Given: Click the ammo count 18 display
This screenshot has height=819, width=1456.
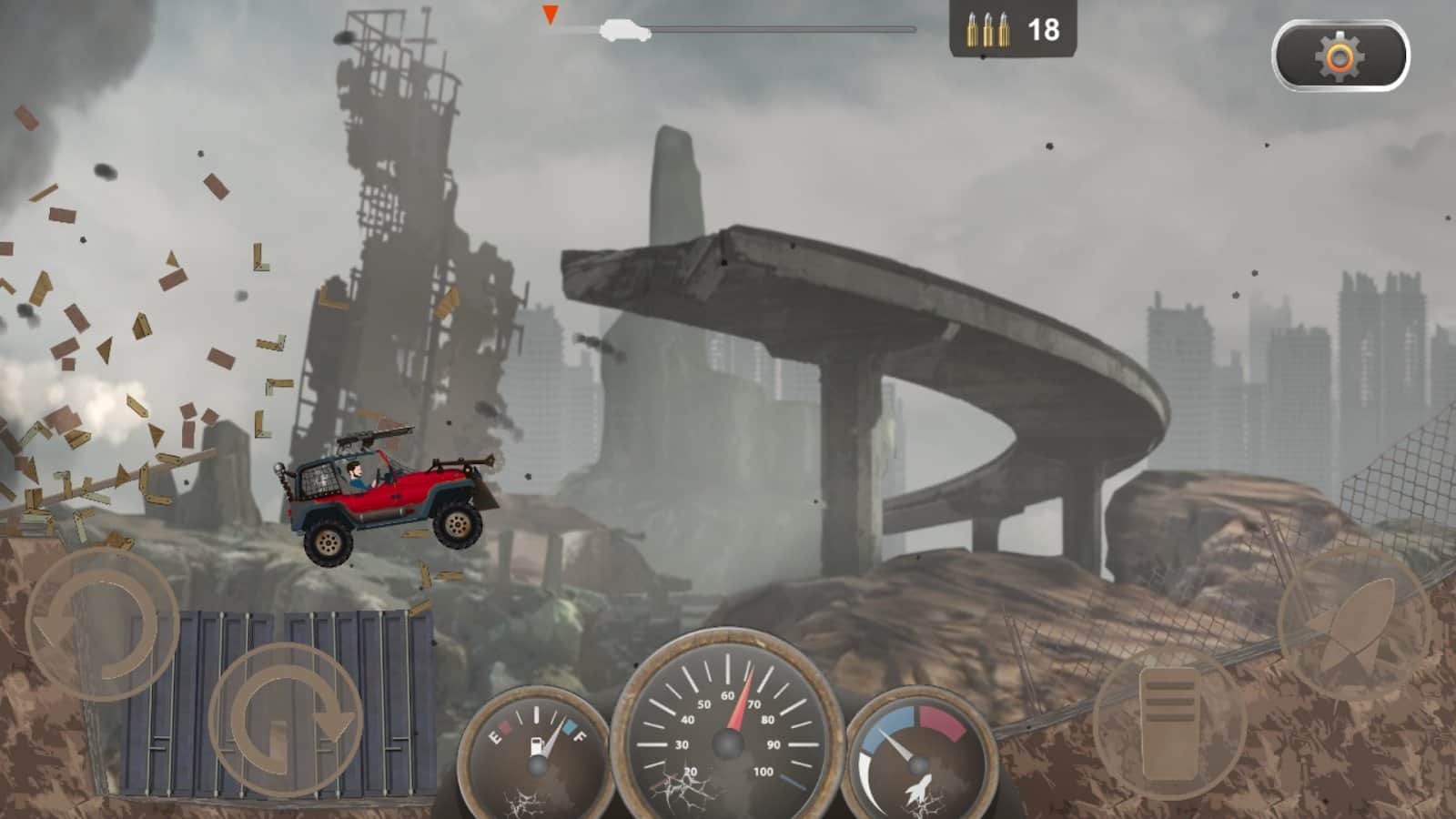Looking at the screenshot, I should tap(1045, 29).
